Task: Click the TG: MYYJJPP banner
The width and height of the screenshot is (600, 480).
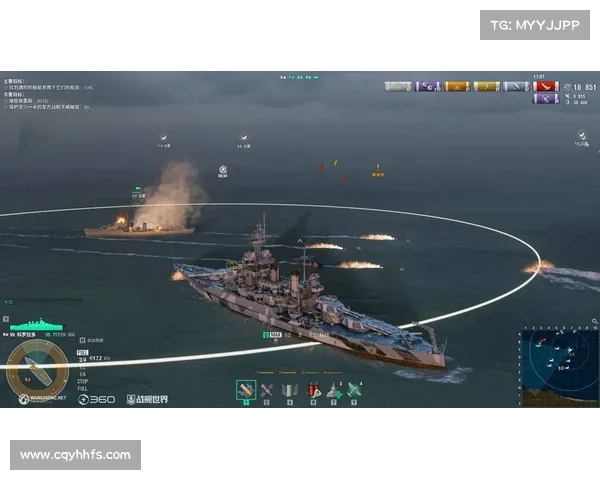Action: [535, 24]
